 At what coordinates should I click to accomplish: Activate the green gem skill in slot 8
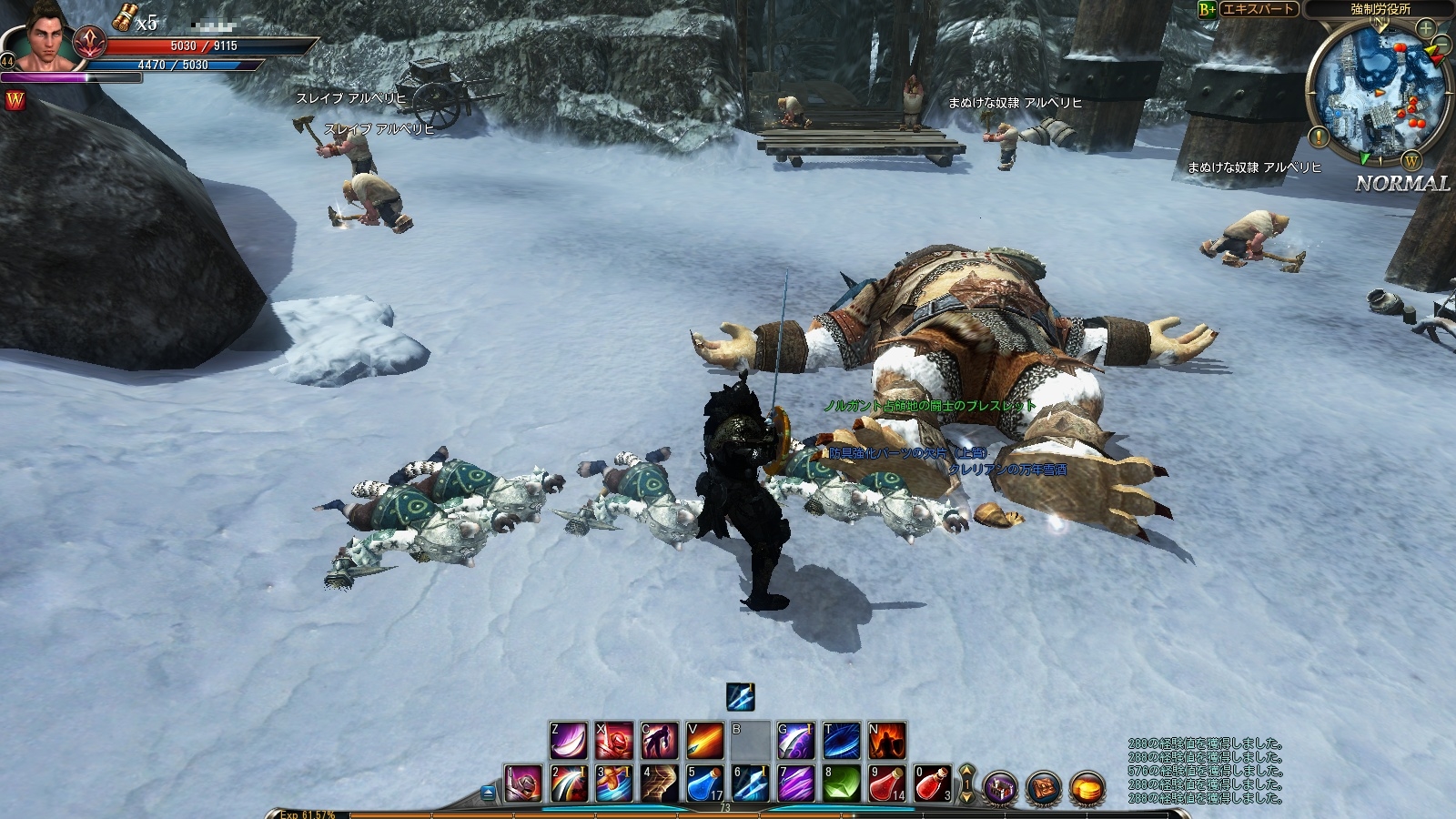pos(841,784)
